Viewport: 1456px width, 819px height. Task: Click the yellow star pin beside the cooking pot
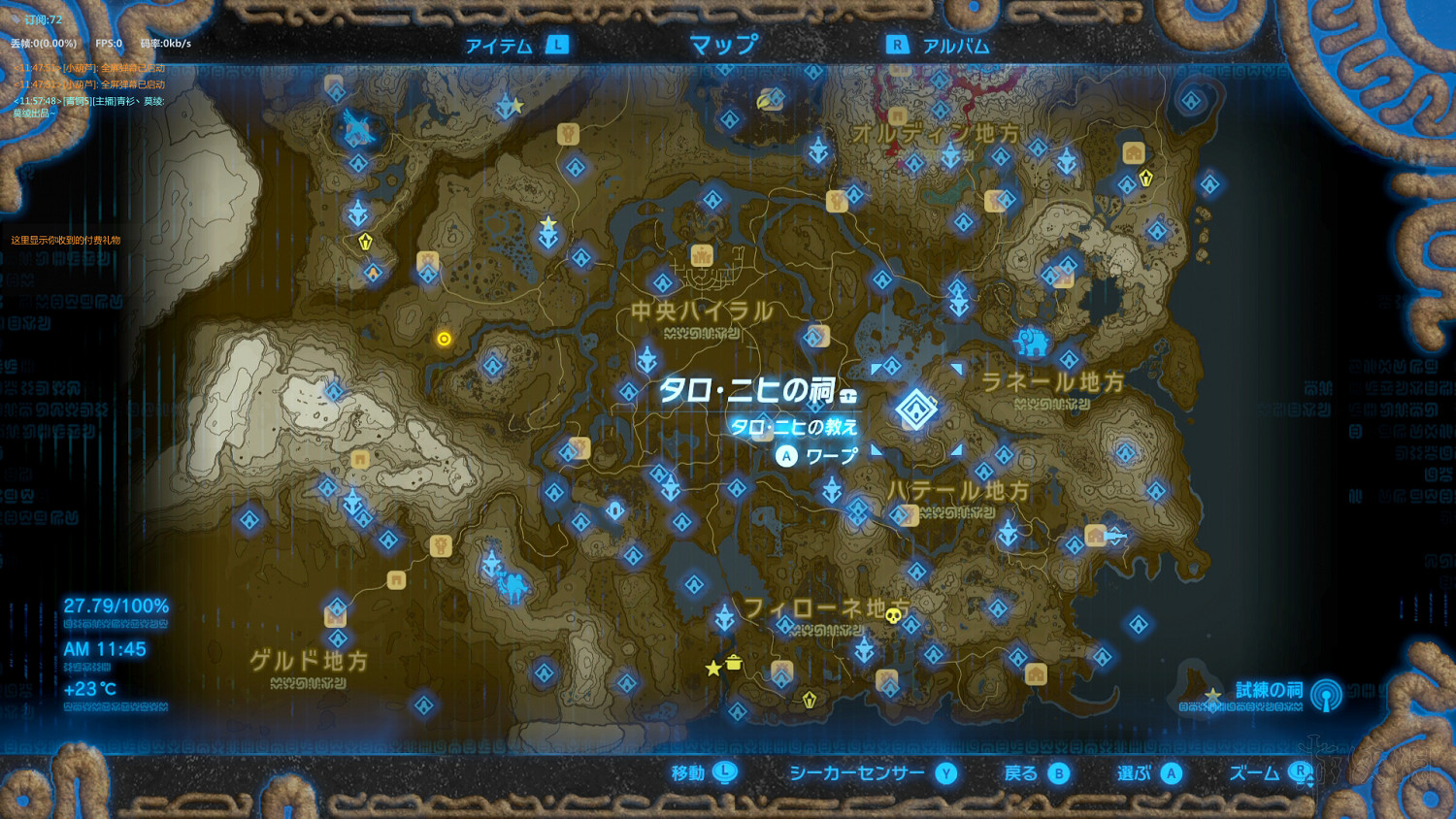pos(713,668)
